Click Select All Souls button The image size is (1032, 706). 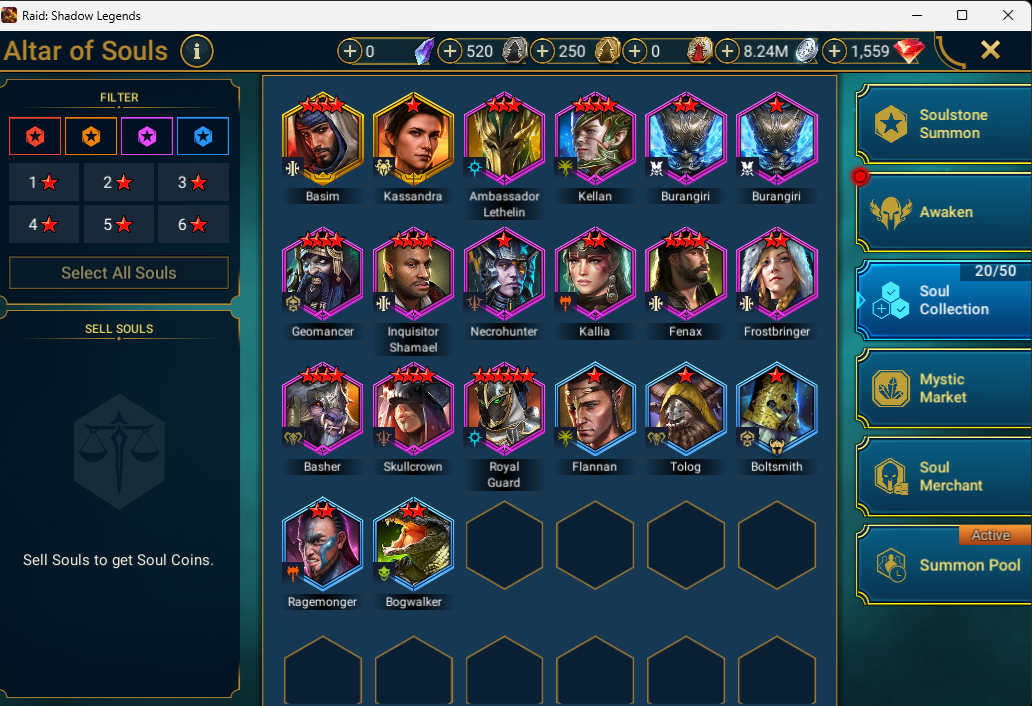pyautogui.click(x=119, y=273)
